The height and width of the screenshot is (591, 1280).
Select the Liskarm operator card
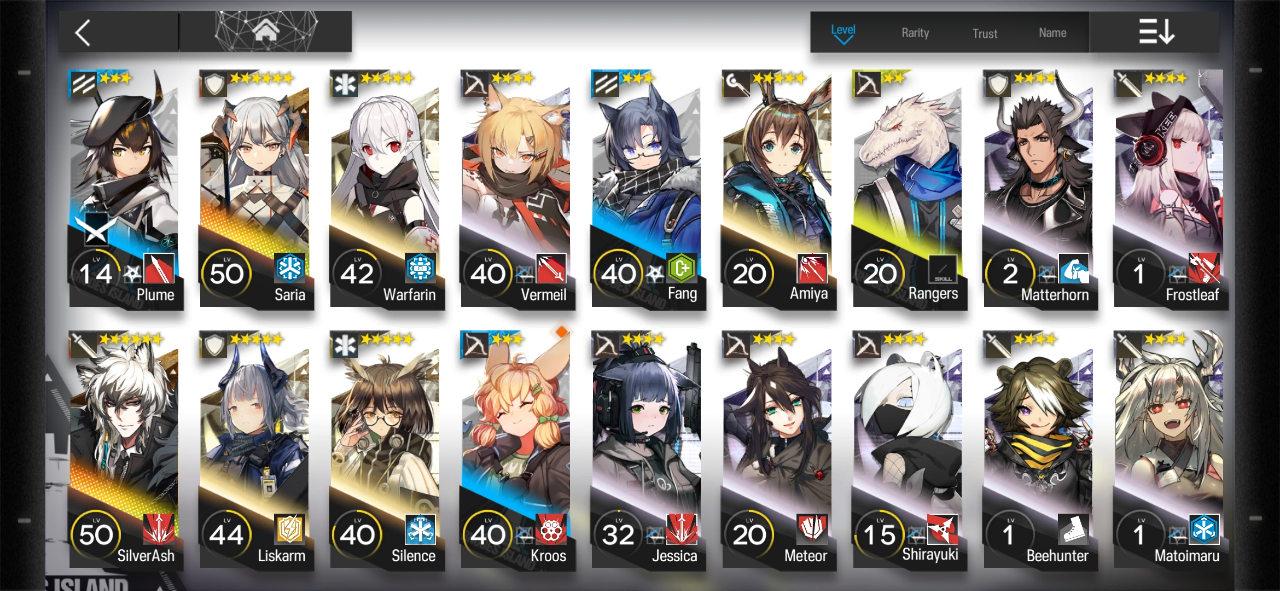254,447
